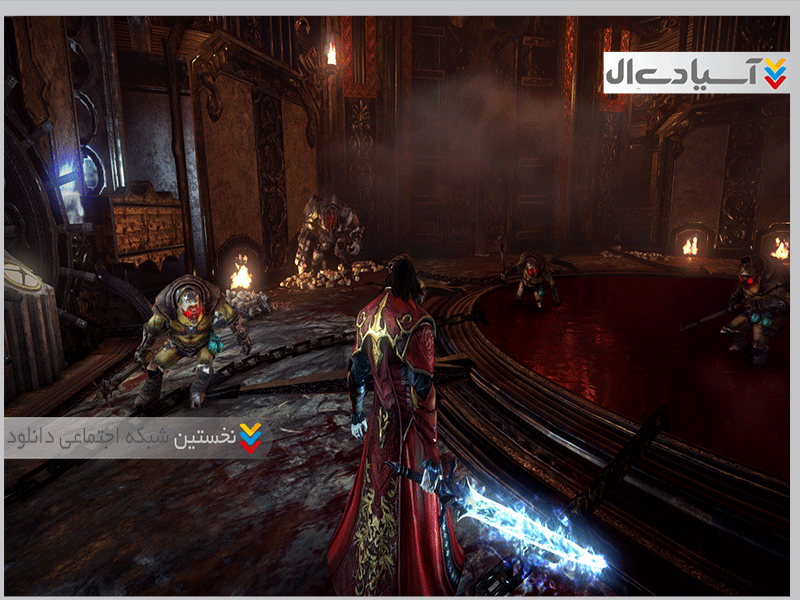Click the Asiadl logo banner
800x600 pixels.
696,73
